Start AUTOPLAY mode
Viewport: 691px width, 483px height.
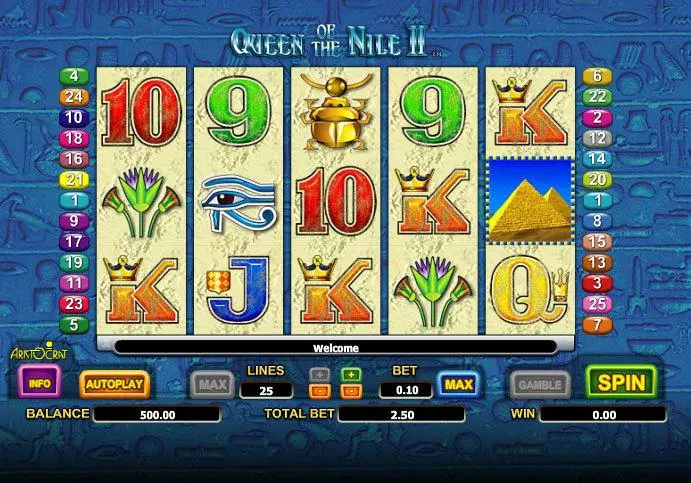click(114, 383)
